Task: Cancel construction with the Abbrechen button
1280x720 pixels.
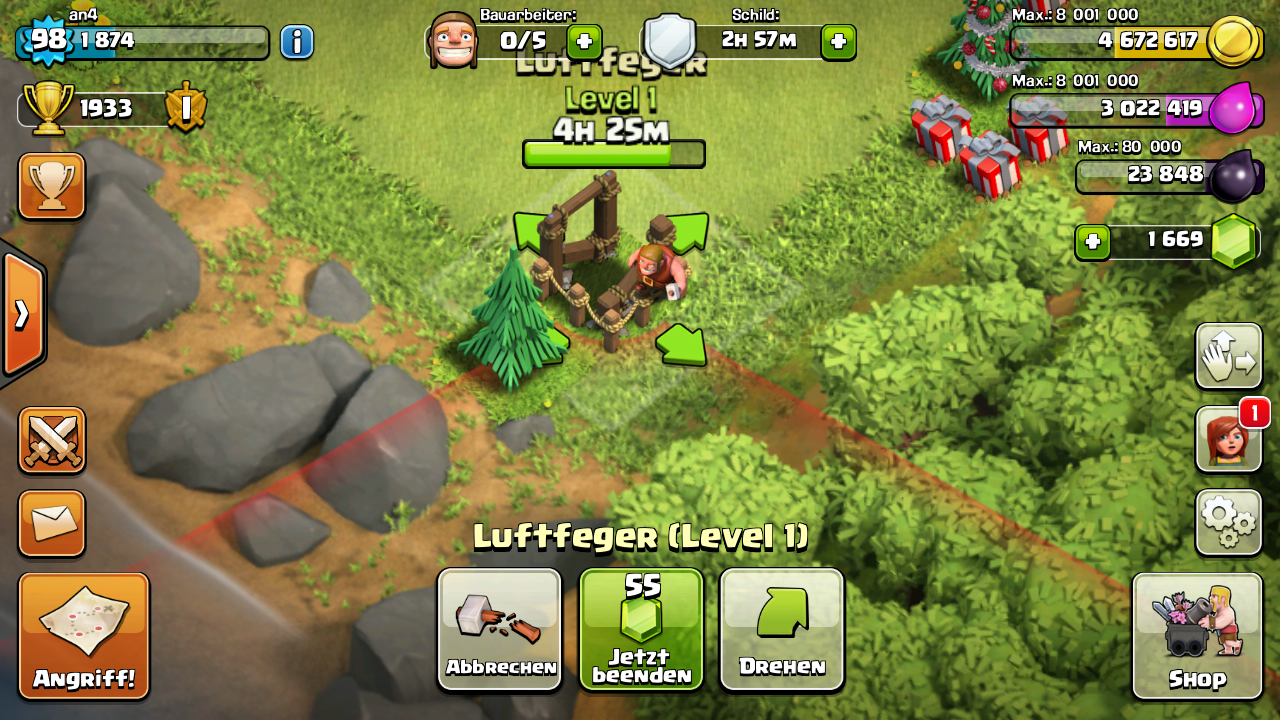Action: 500,629
